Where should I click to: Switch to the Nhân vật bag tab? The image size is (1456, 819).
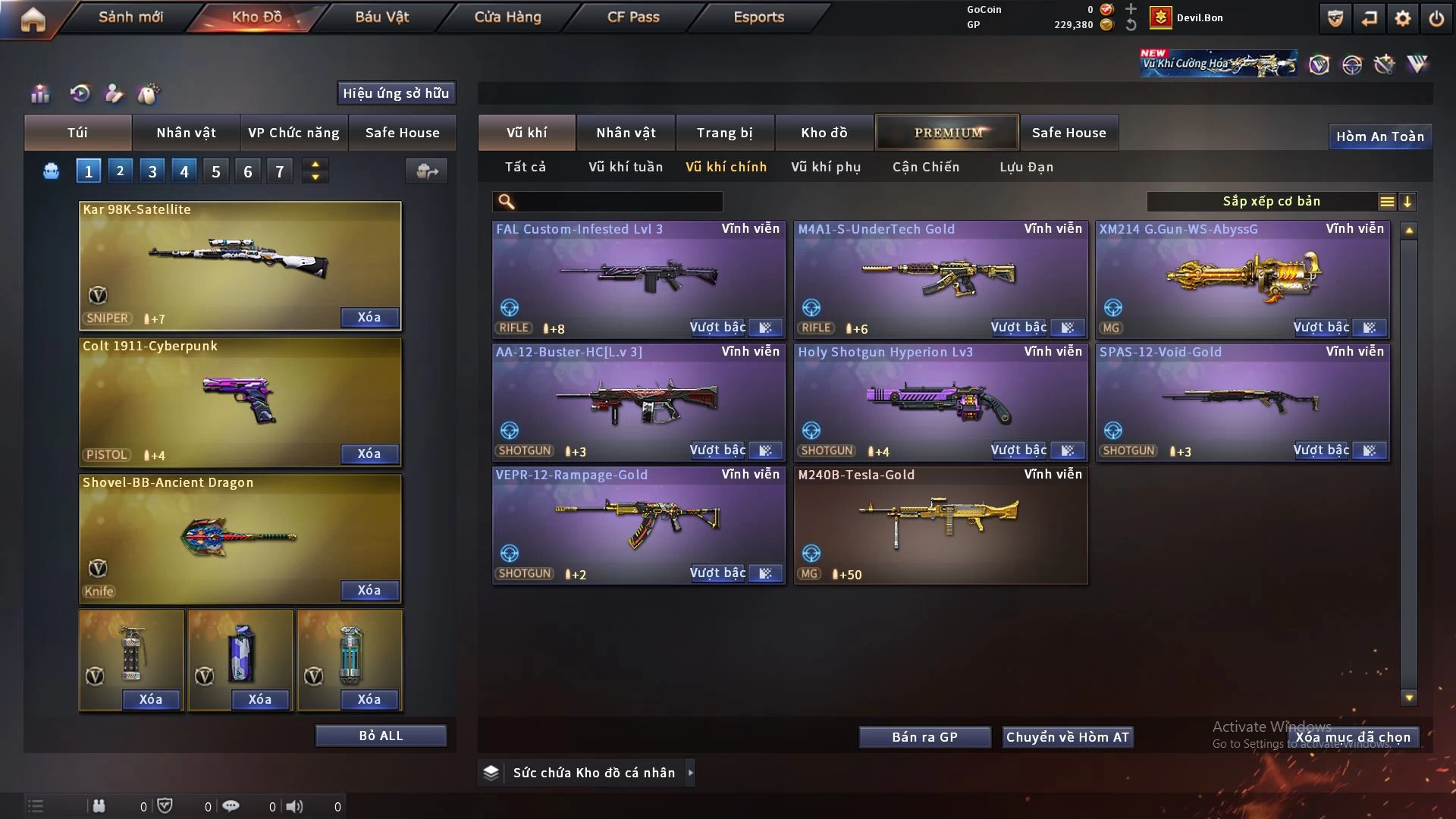186,133
